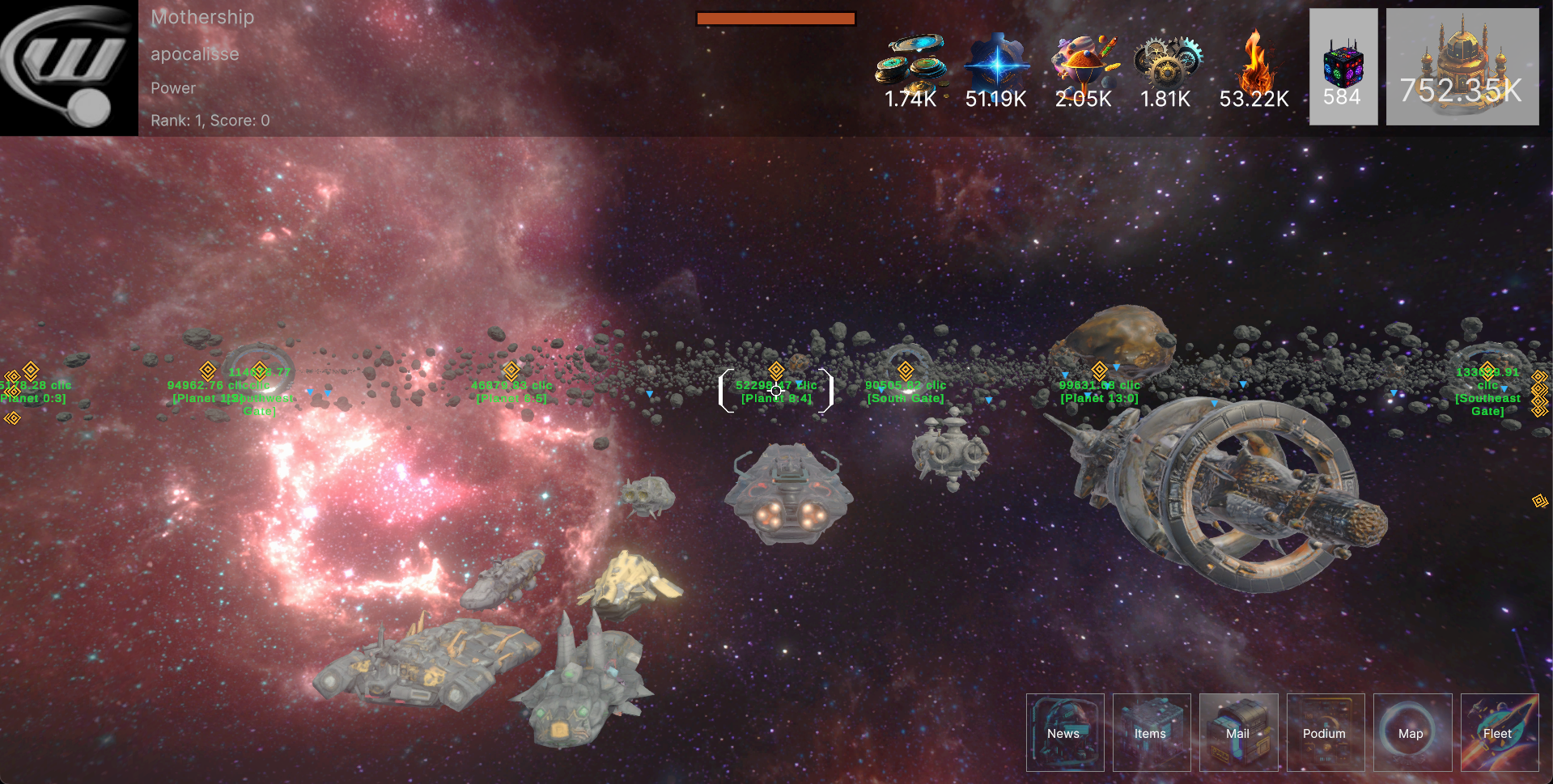The image size is (1553, 784).
Task: Select the Planet 6:5 waypoint marker
Action: pos(511,371)
